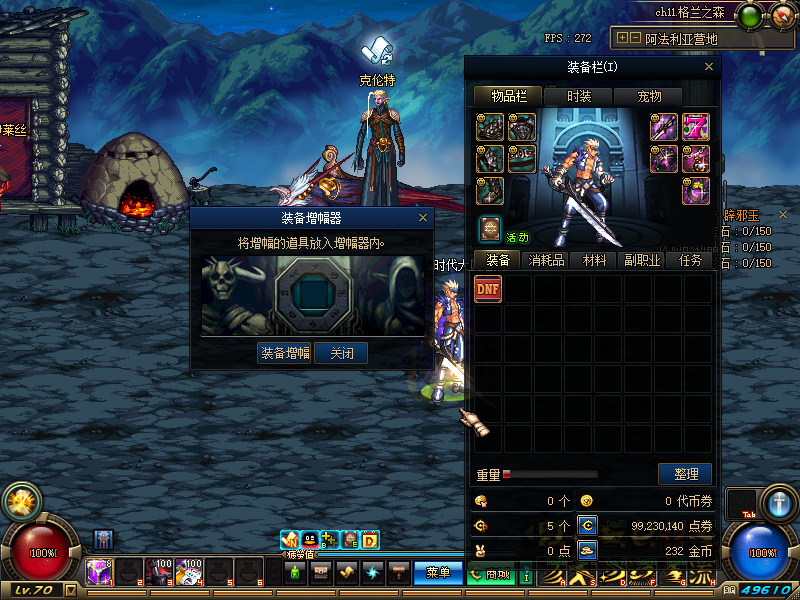
Task: Select the 物品栏 tab
Action: click(x=507, y=96)
